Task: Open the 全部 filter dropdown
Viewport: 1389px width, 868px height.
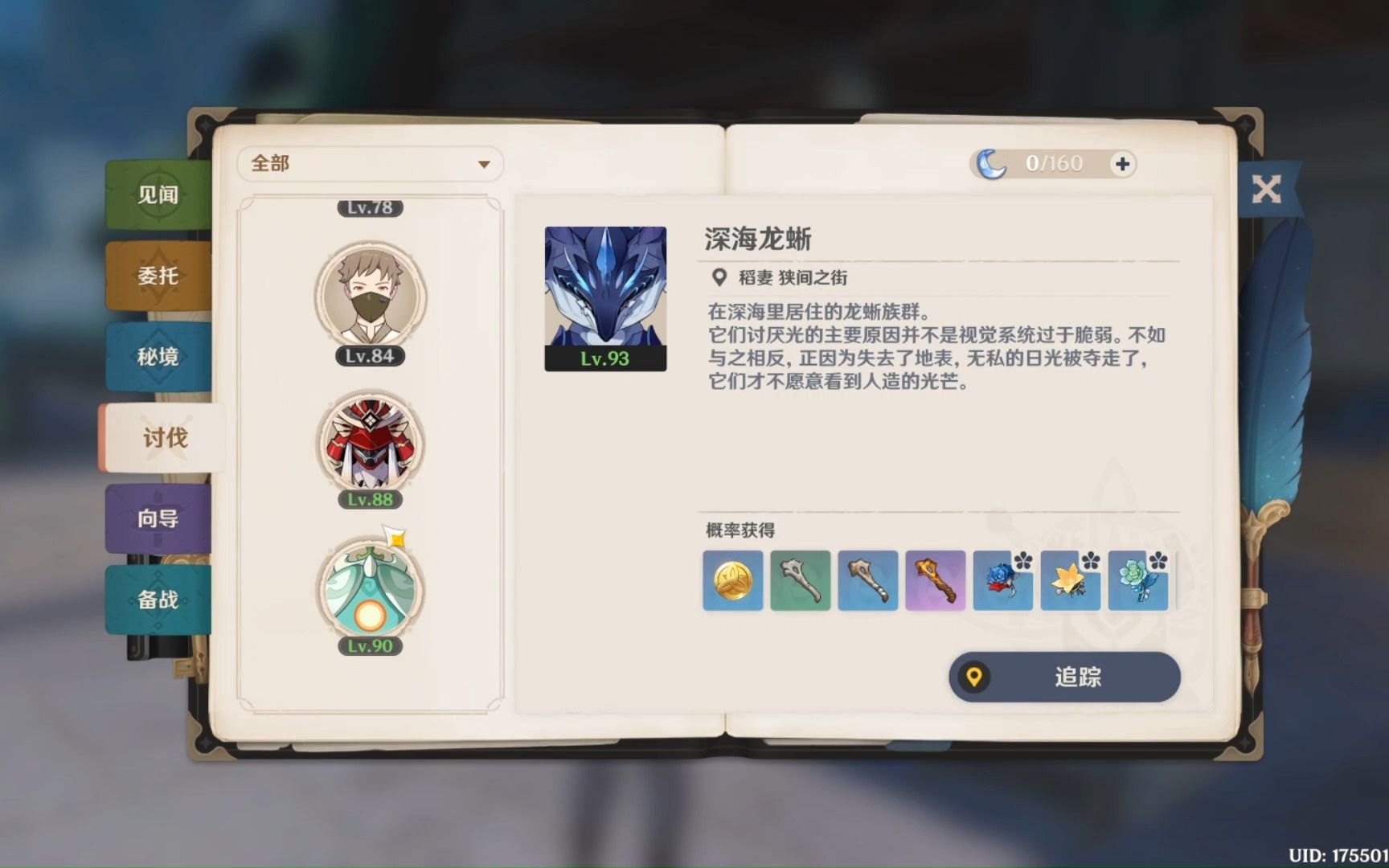Action: [x=370, y=163]
